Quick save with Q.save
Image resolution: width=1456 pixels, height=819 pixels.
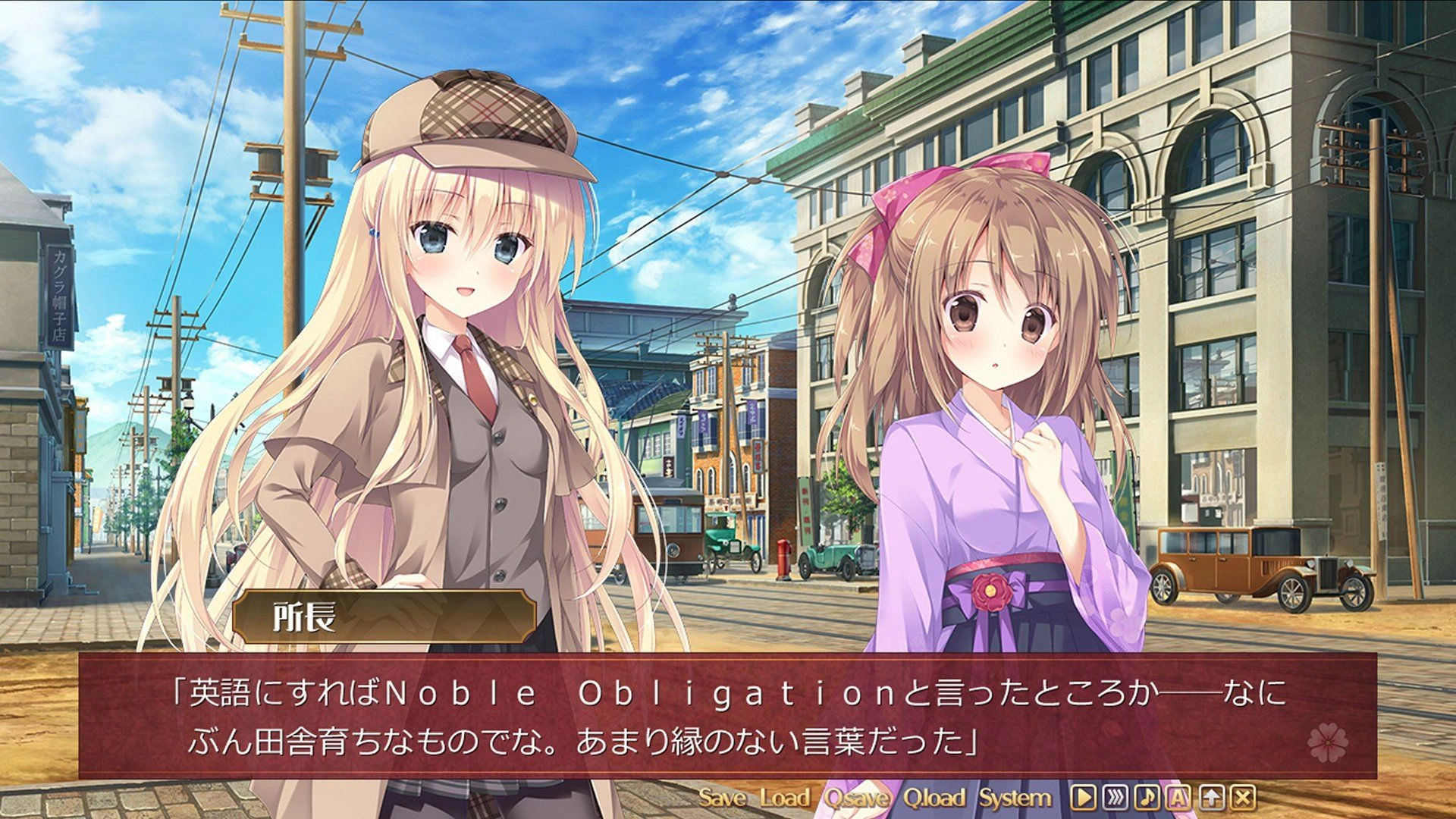pos(857,798)
